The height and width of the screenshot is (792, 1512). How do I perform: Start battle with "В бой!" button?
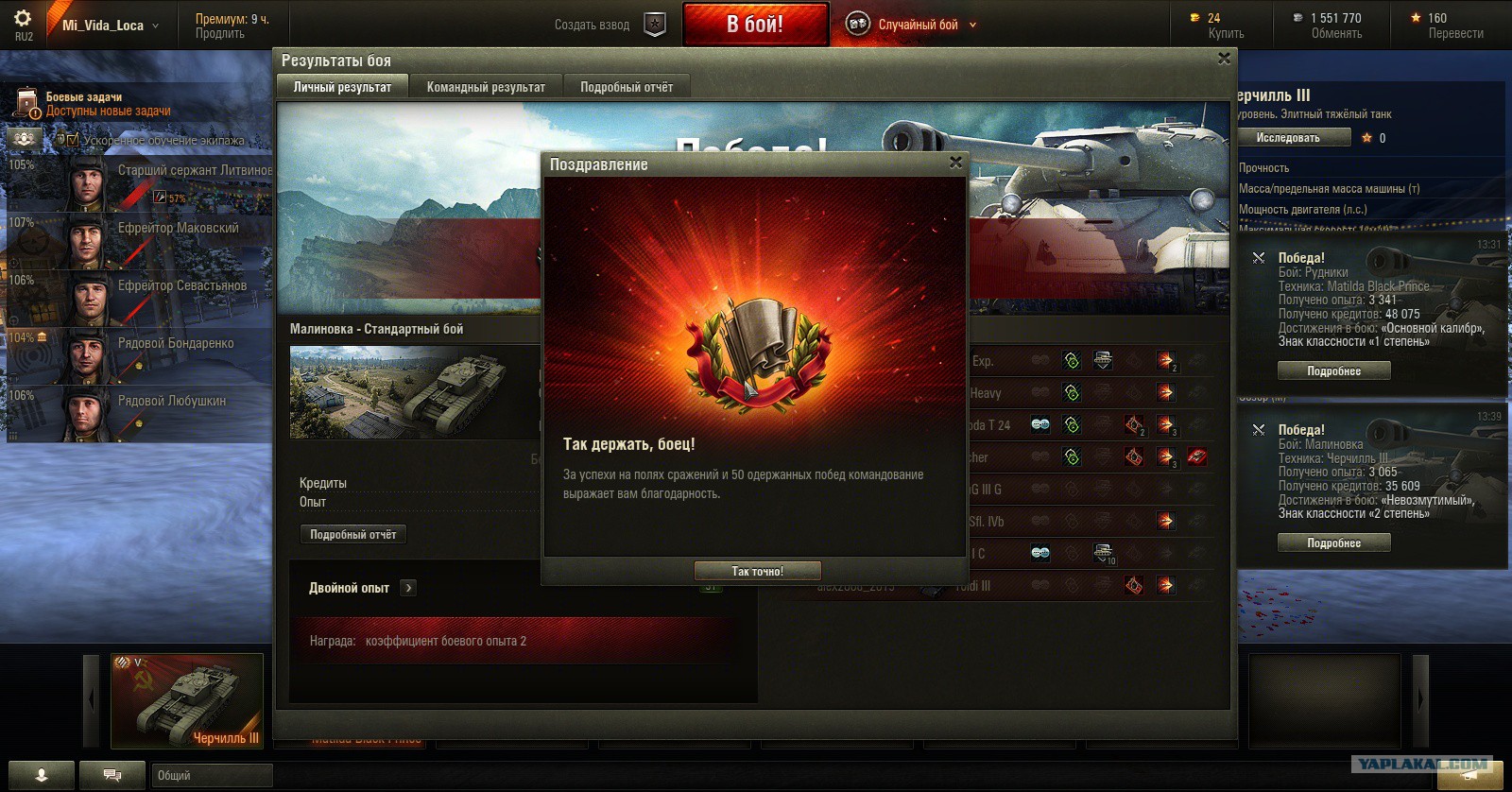755,25
